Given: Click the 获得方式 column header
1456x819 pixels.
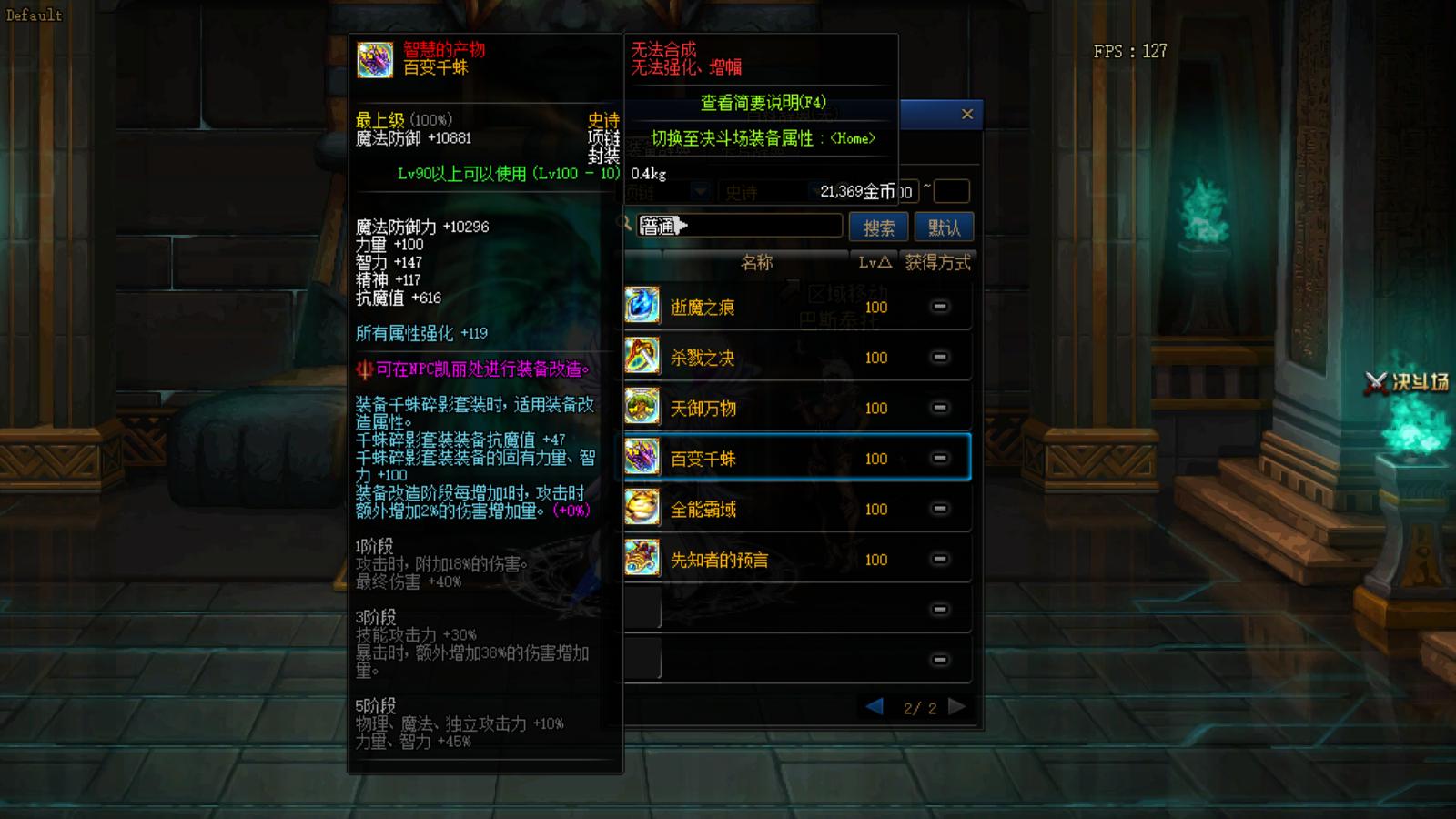Looking at the screenshot, I should coord(938,263).
